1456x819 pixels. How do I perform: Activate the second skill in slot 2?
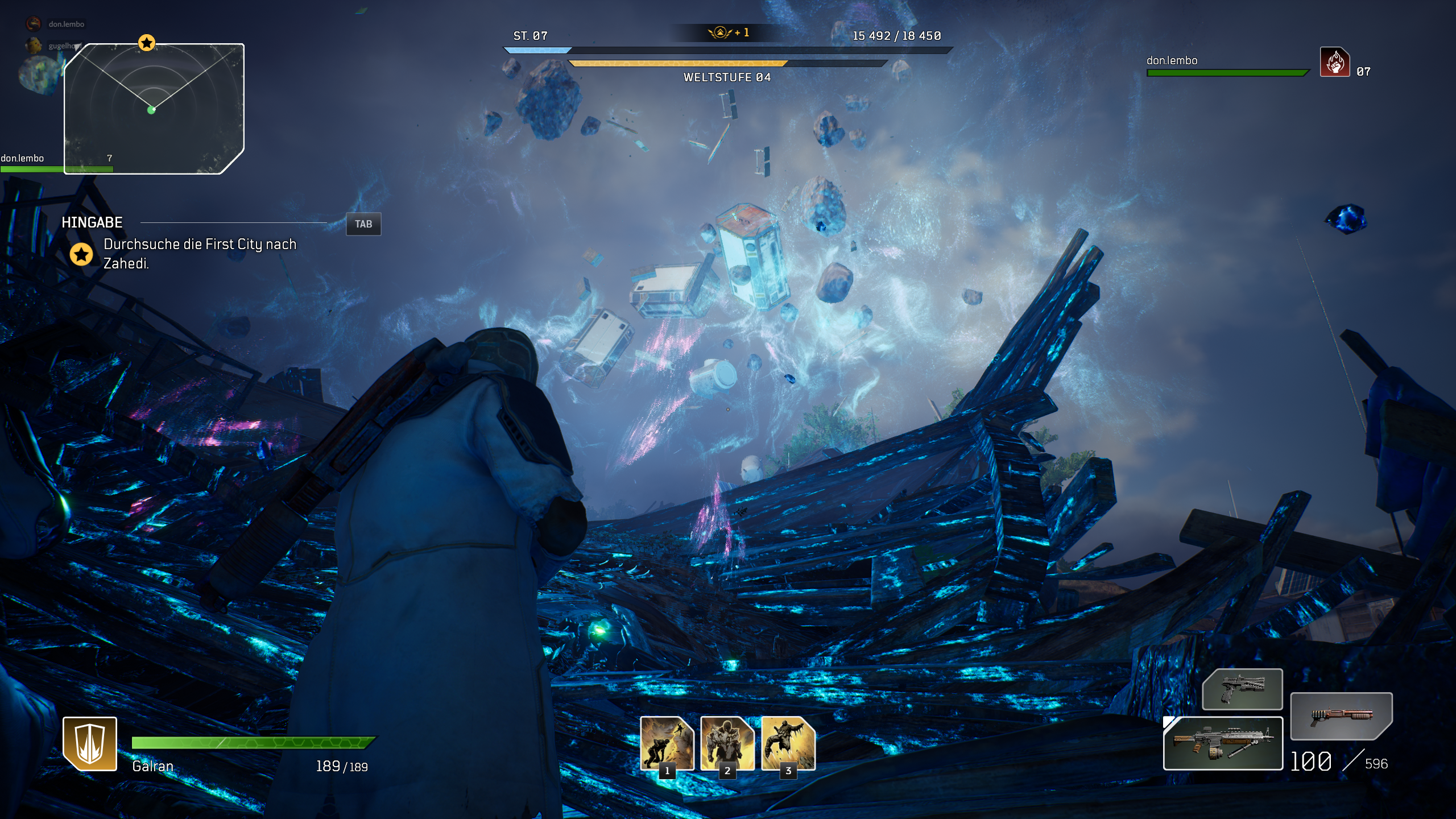pos(727,743)
